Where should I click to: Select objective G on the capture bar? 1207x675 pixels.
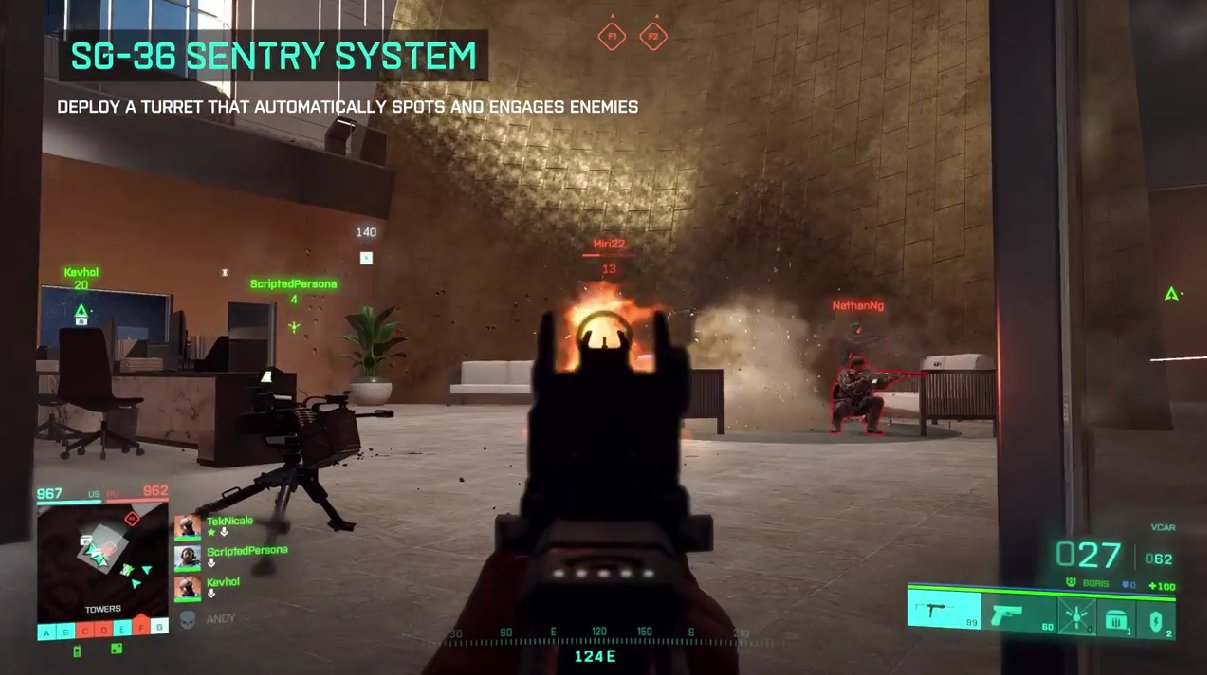tap(158, 631)
